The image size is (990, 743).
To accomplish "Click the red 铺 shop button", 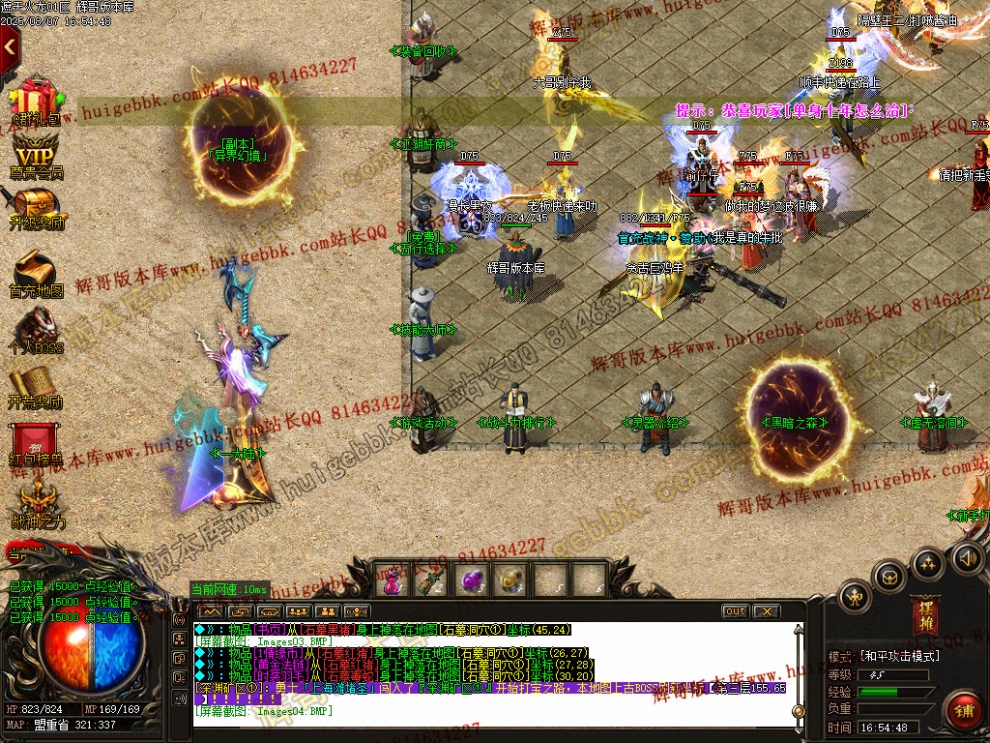I will [x=965, y=711].
